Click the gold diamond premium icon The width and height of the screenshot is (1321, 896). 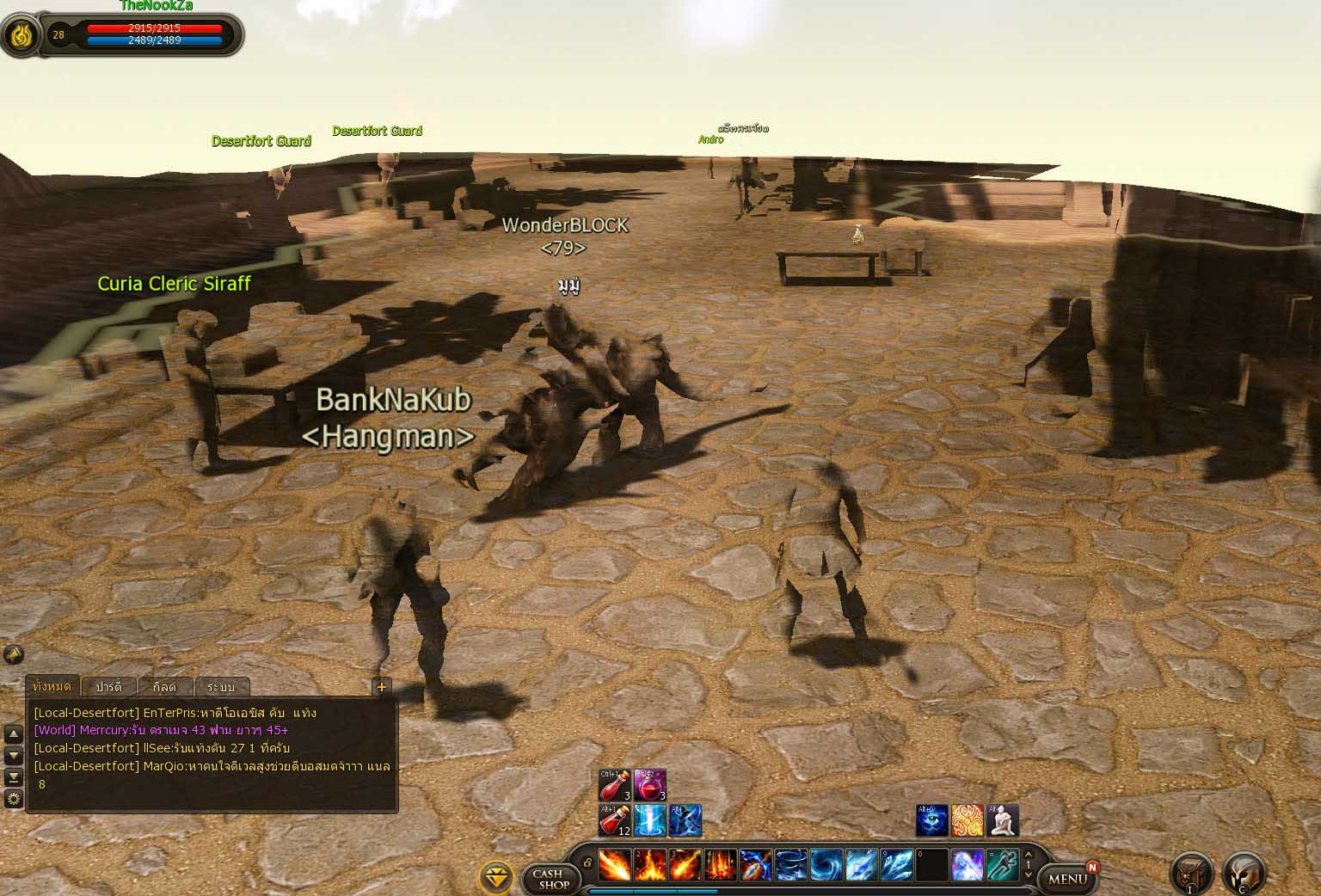coord(495,877)
